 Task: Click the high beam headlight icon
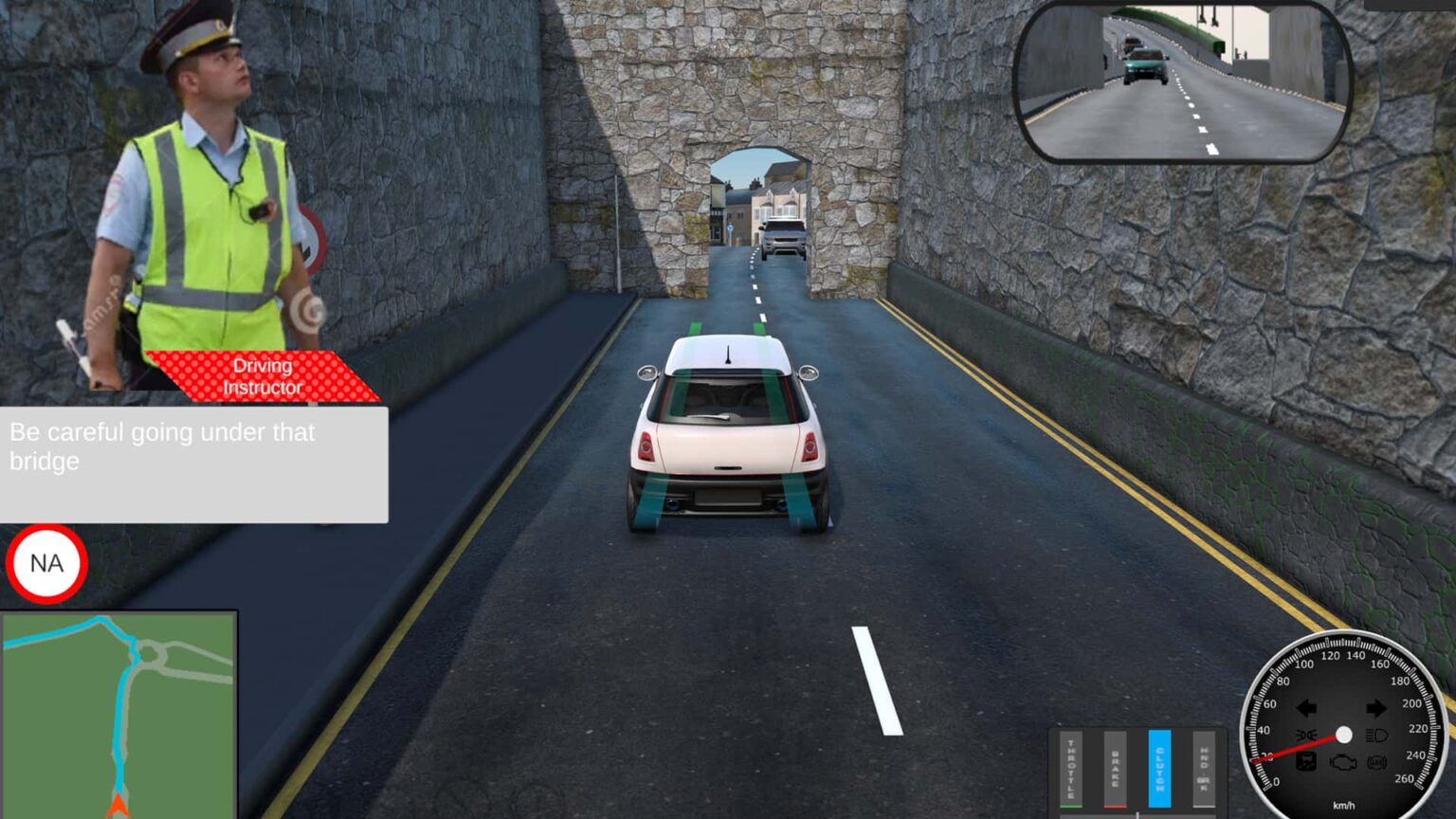click(x=1376, y=736)
